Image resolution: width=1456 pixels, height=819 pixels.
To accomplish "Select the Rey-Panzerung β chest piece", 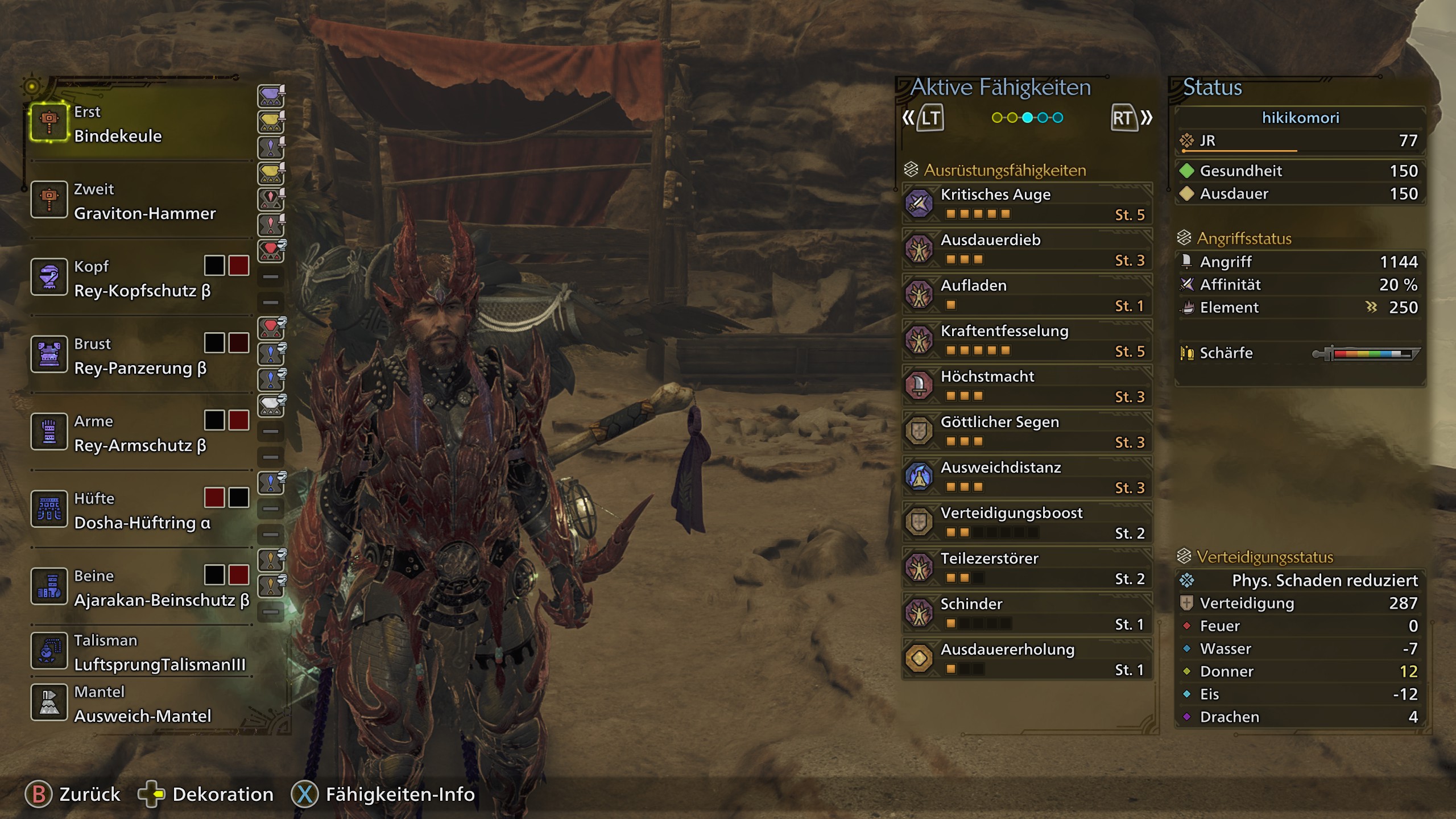I will coord(139,355).
